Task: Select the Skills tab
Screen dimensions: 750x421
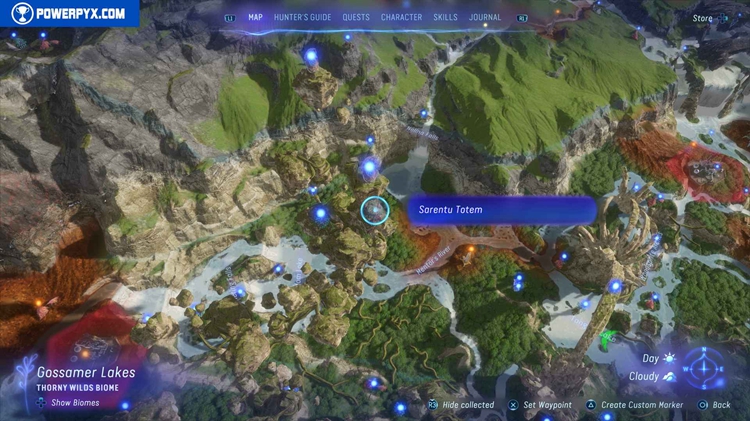Action: click(x=446, y=17)
